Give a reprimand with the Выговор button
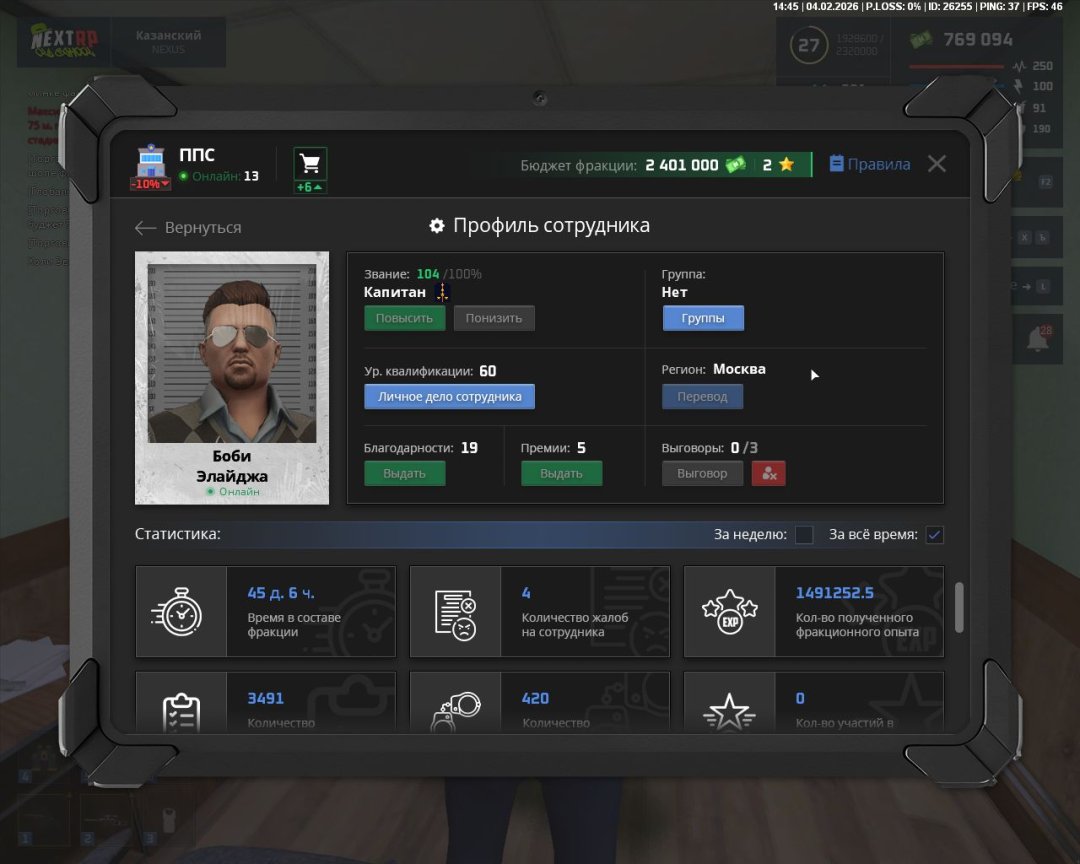 pos(702,473)
